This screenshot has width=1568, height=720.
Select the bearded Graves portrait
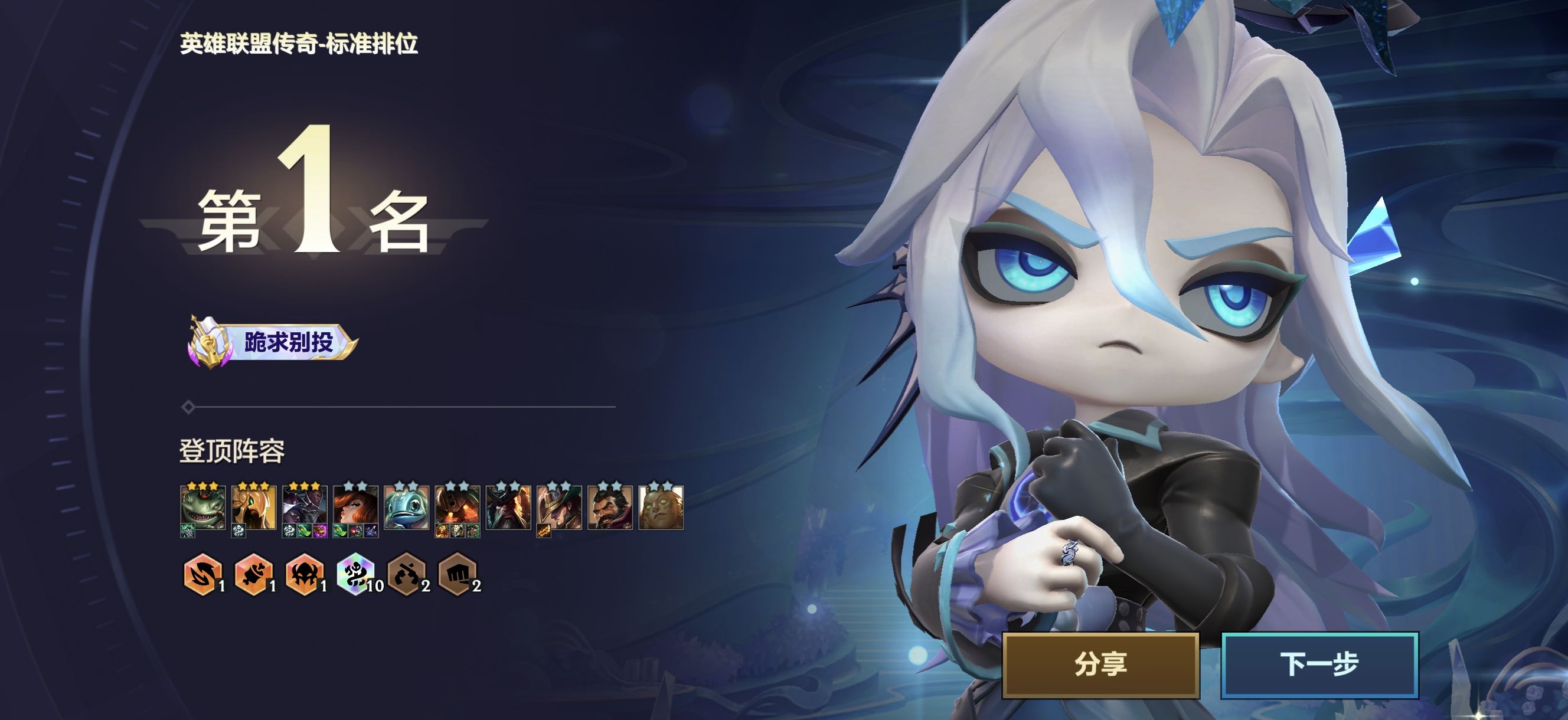(610, 506)
